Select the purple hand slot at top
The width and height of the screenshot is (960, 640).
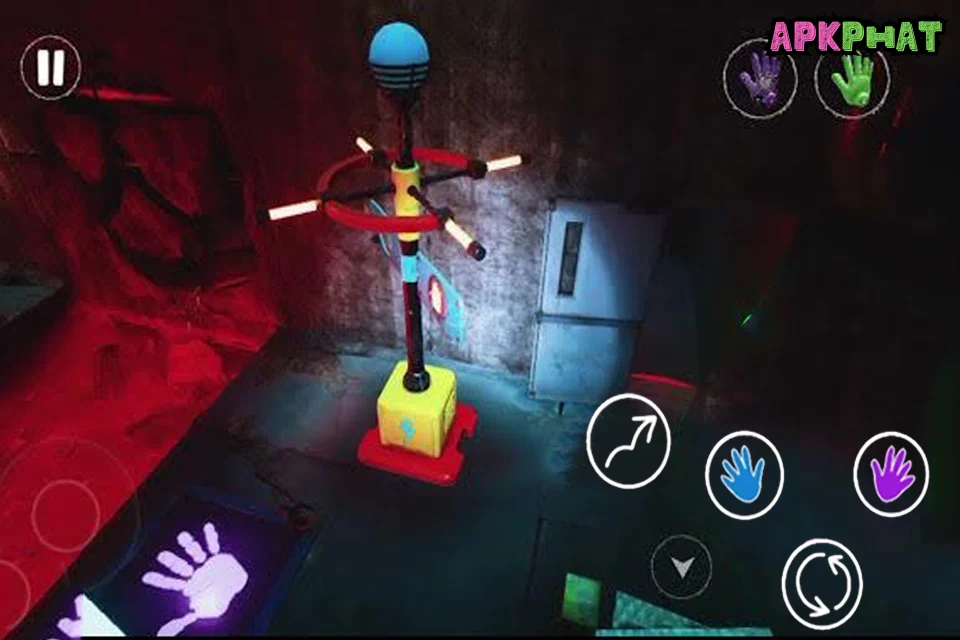761,79
